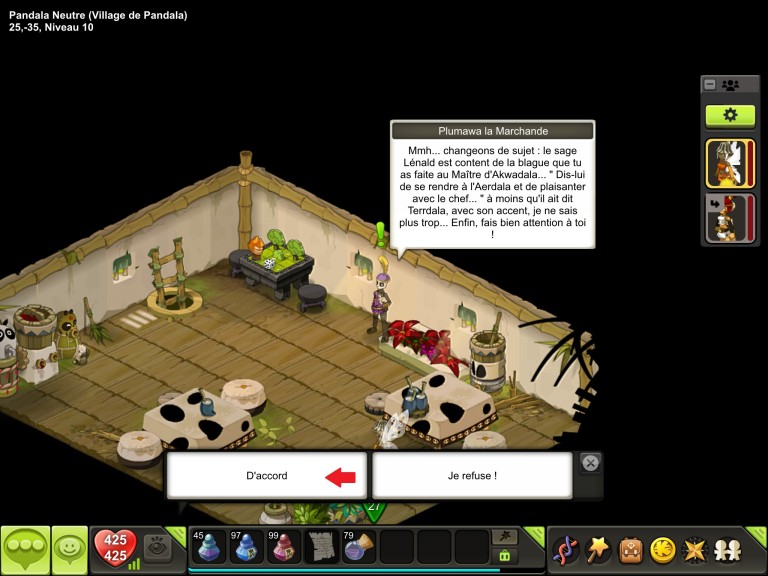This screenshot has width=768, height=576.
Task: Open the party settings gear button
Action: pyautogui.click(x=730, y=115)
